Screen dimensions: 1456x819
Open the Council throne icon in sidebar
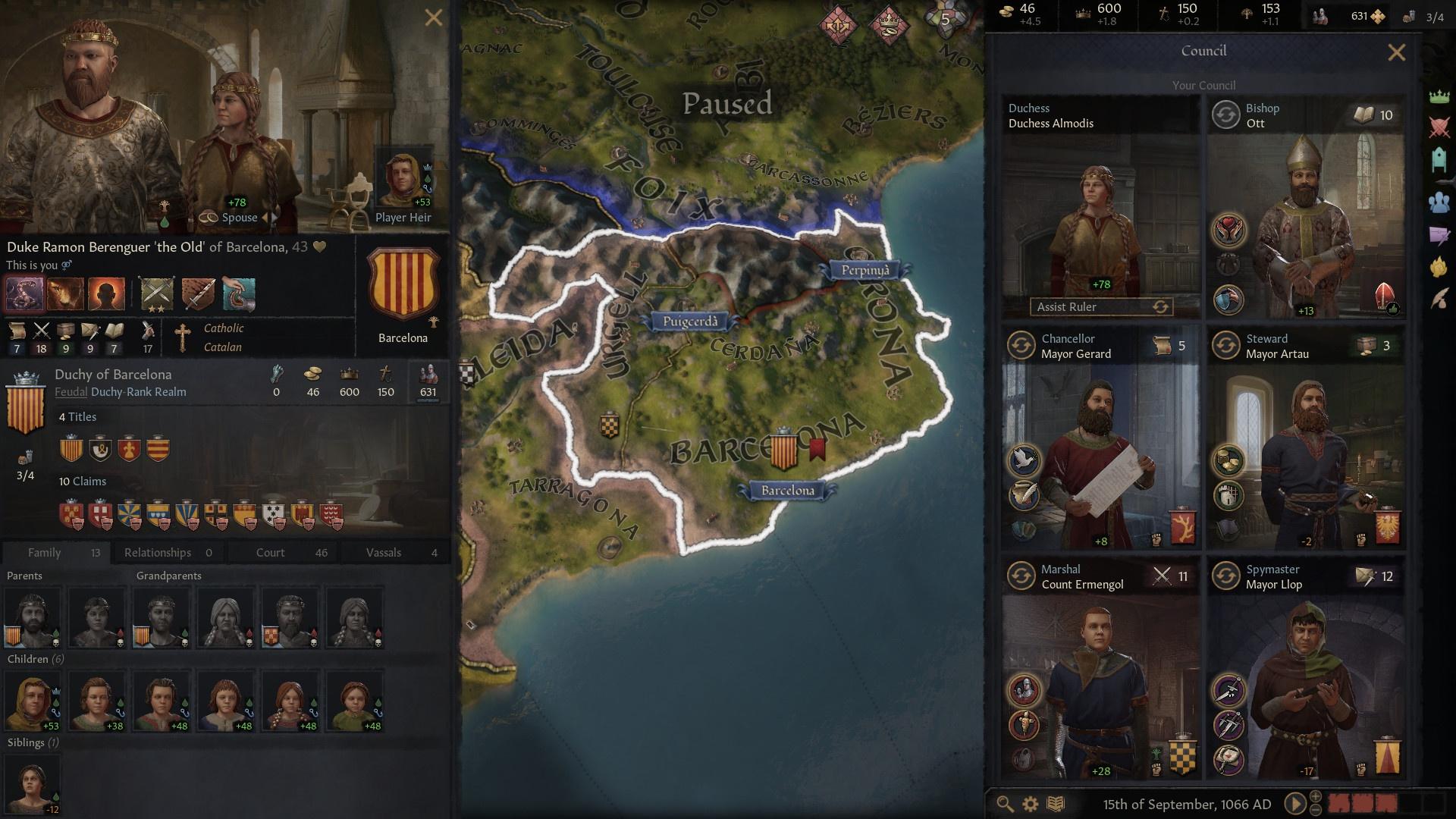(x=1439, y=157)
